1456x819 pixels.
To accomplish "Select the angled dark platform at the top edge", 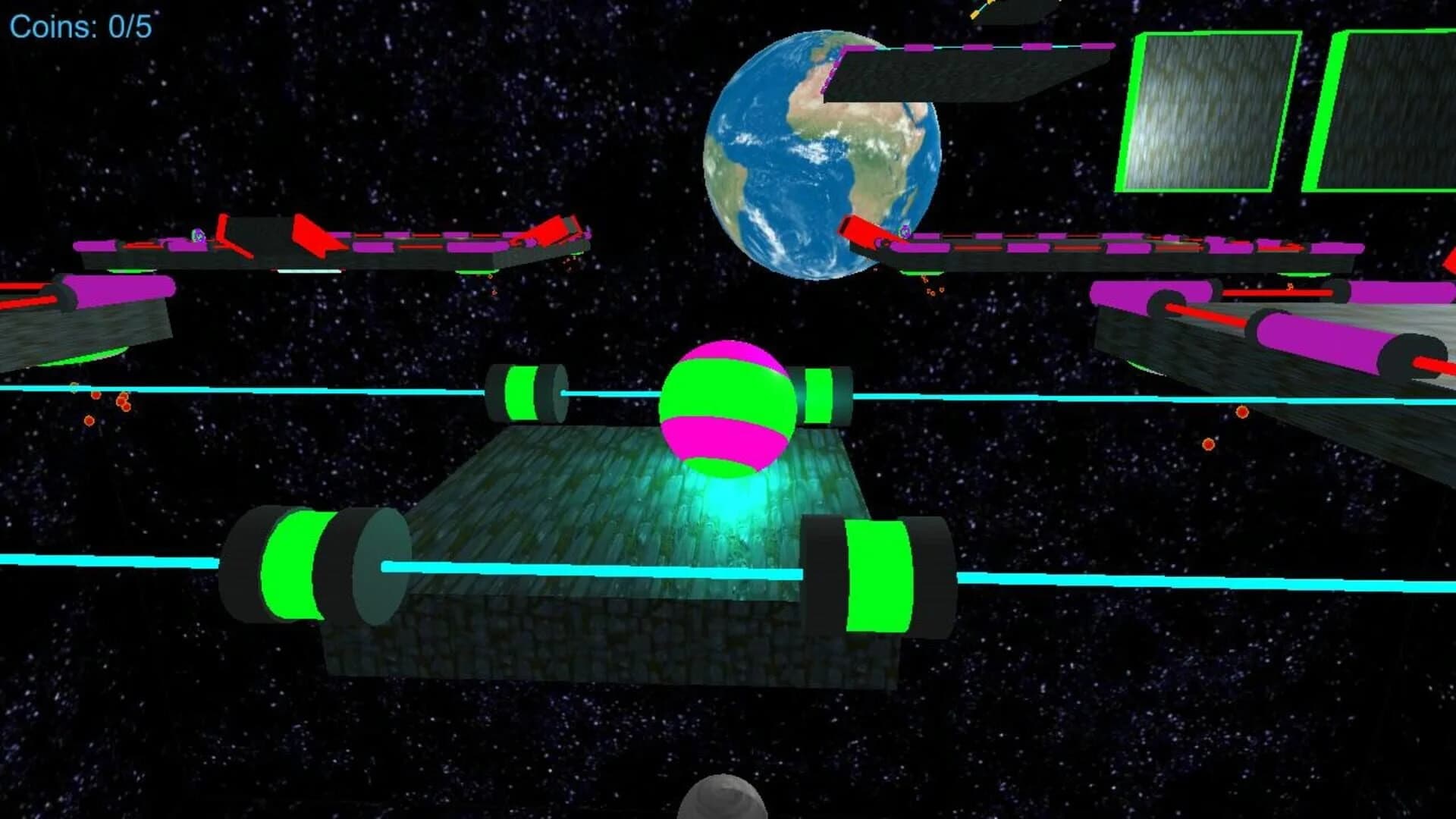I will tap(1009, 11).
